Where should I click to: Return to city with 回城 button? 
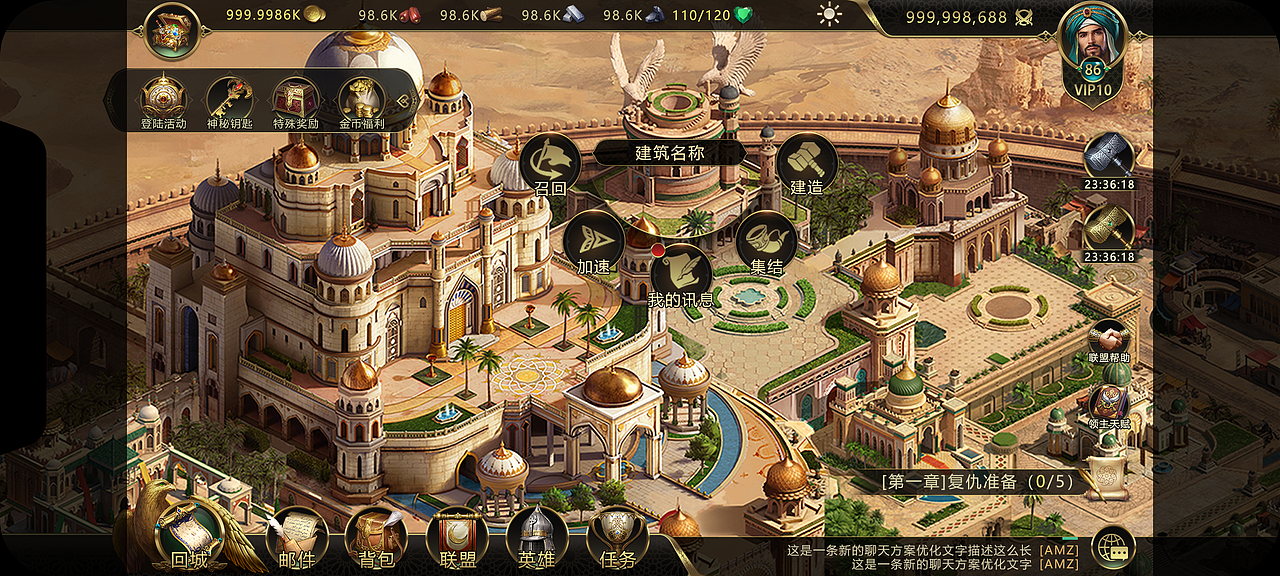(190, 535)
